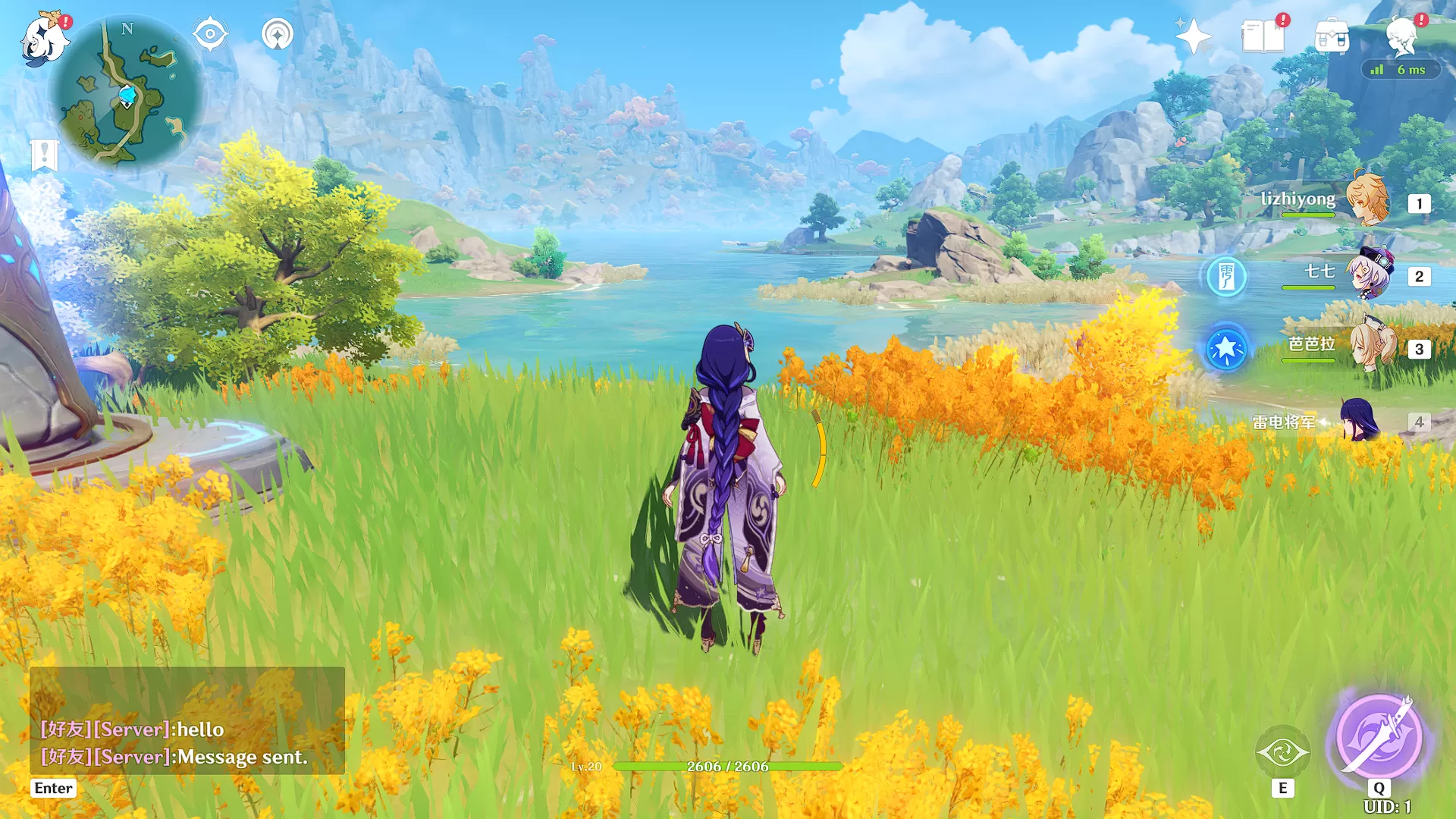Activate the elemental skill eye icon
This screenshot has width=1456, height=819.
click(1282, 752)
